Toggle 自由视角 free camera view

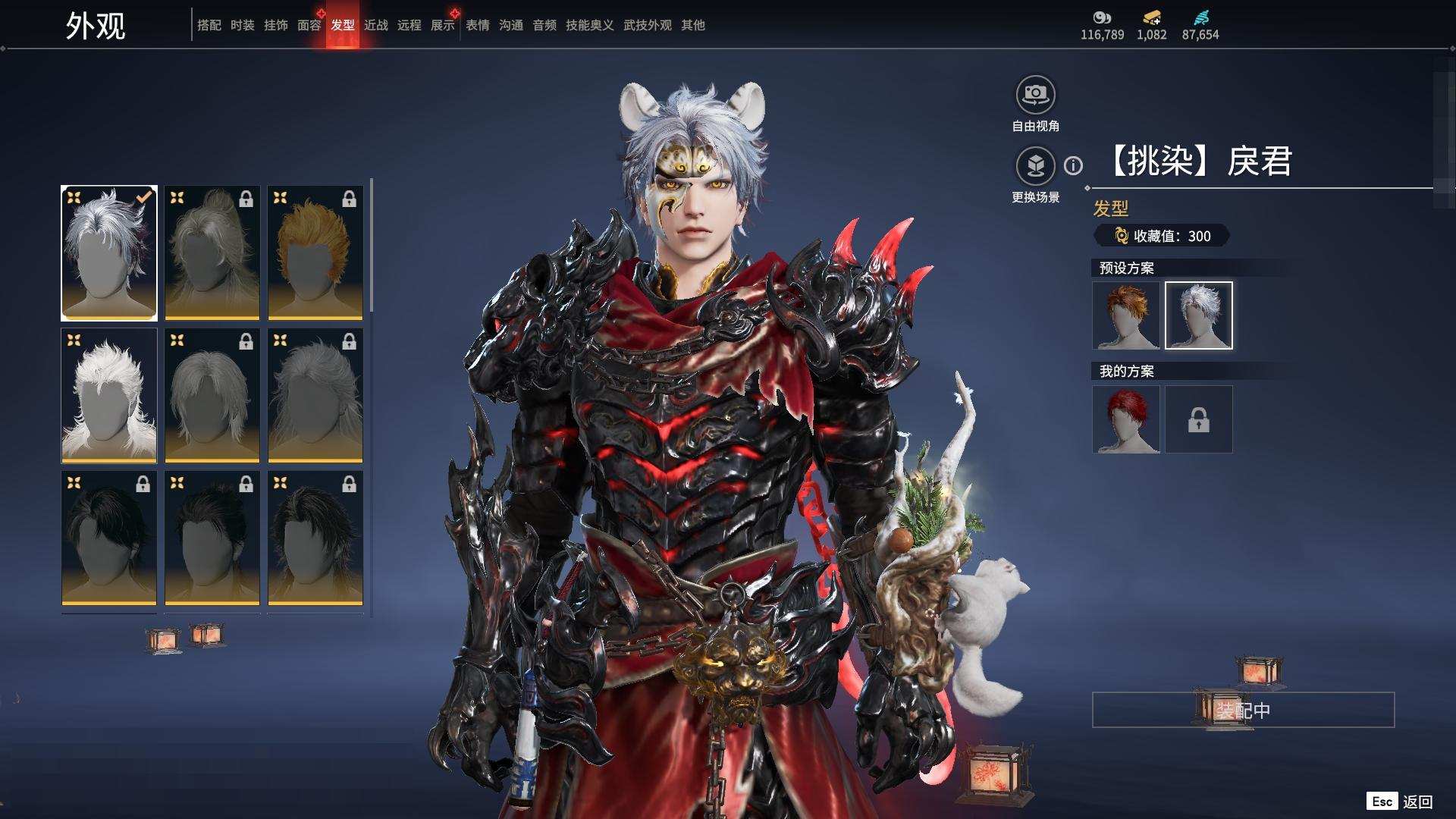tap(1035, 96)
